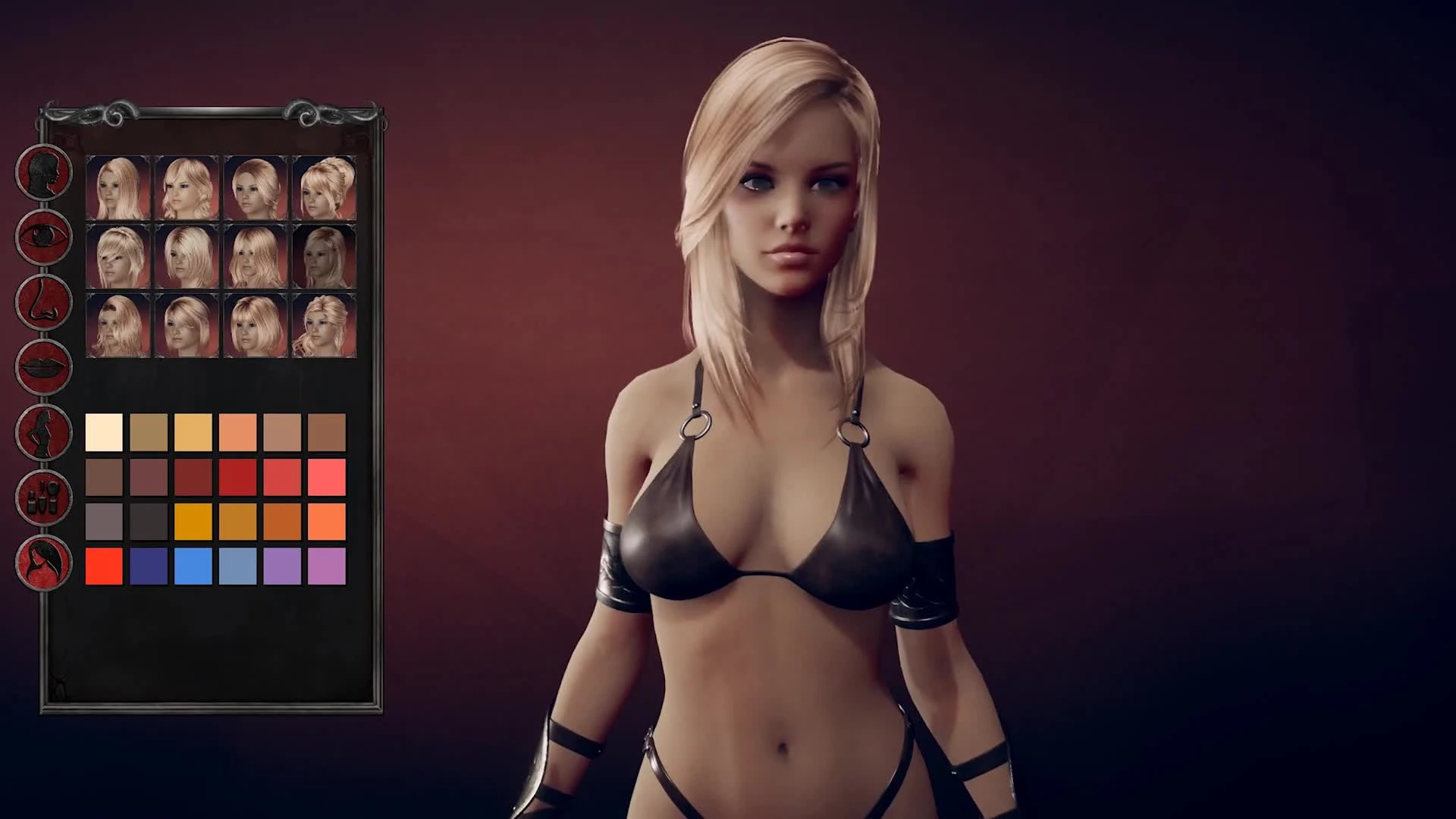Screen dimensions: 1456x819
Task: Click the lips customization icon
Action: tap(43, 368)
